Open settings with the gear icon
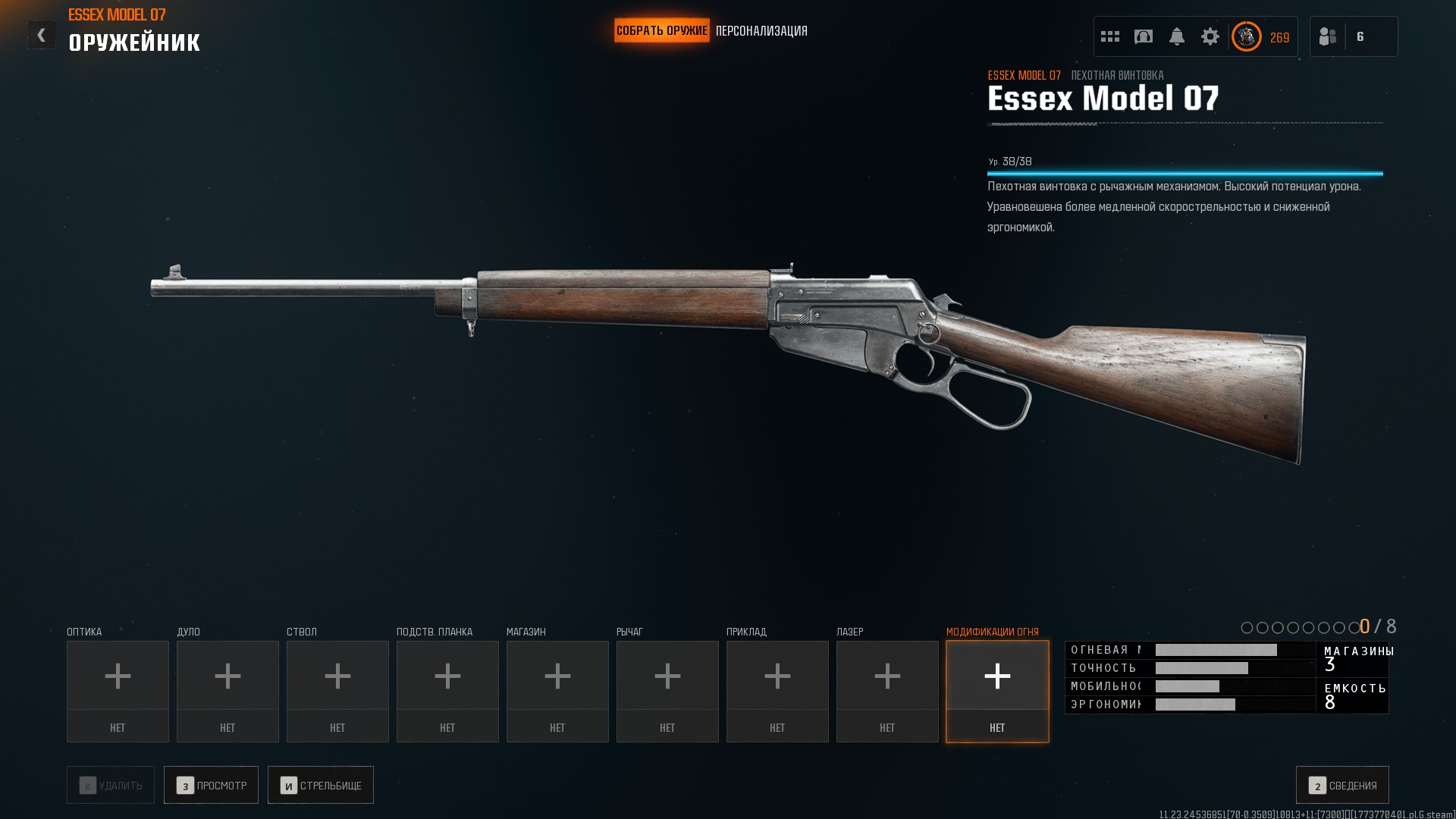 coord(1210,36)
